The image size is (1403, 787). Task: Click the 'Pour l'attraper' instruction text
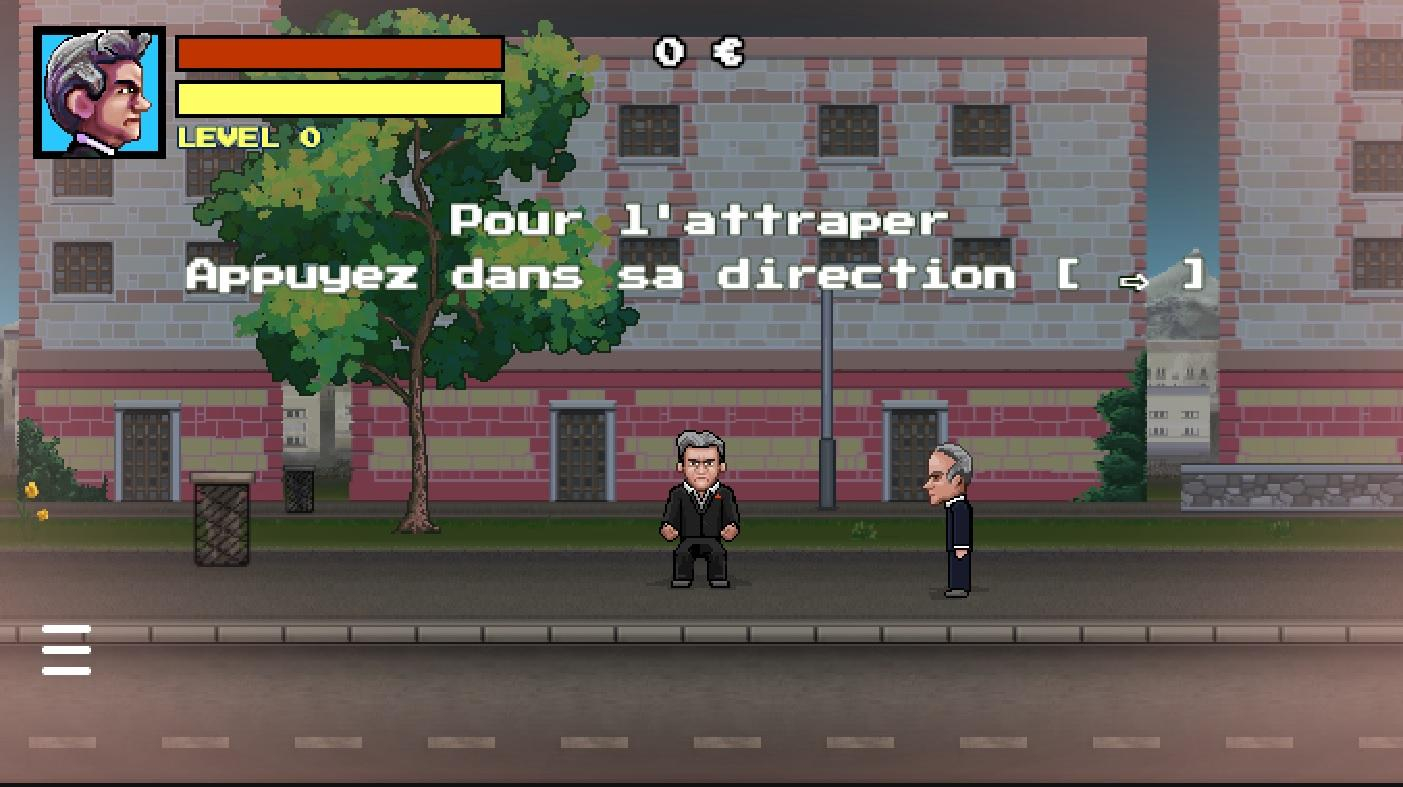697,219
